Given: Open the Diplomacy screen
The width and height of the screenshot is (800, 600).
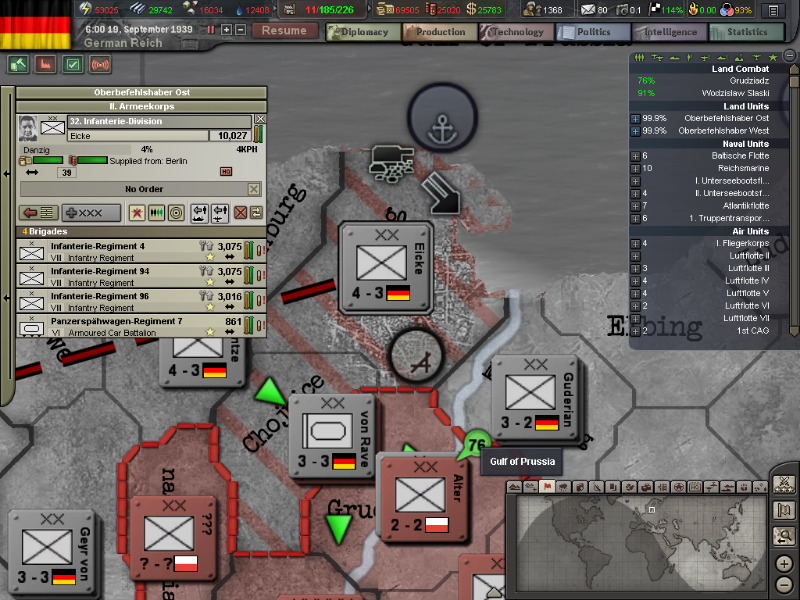Looking at the screenshot, I should (x=359, y=32).
